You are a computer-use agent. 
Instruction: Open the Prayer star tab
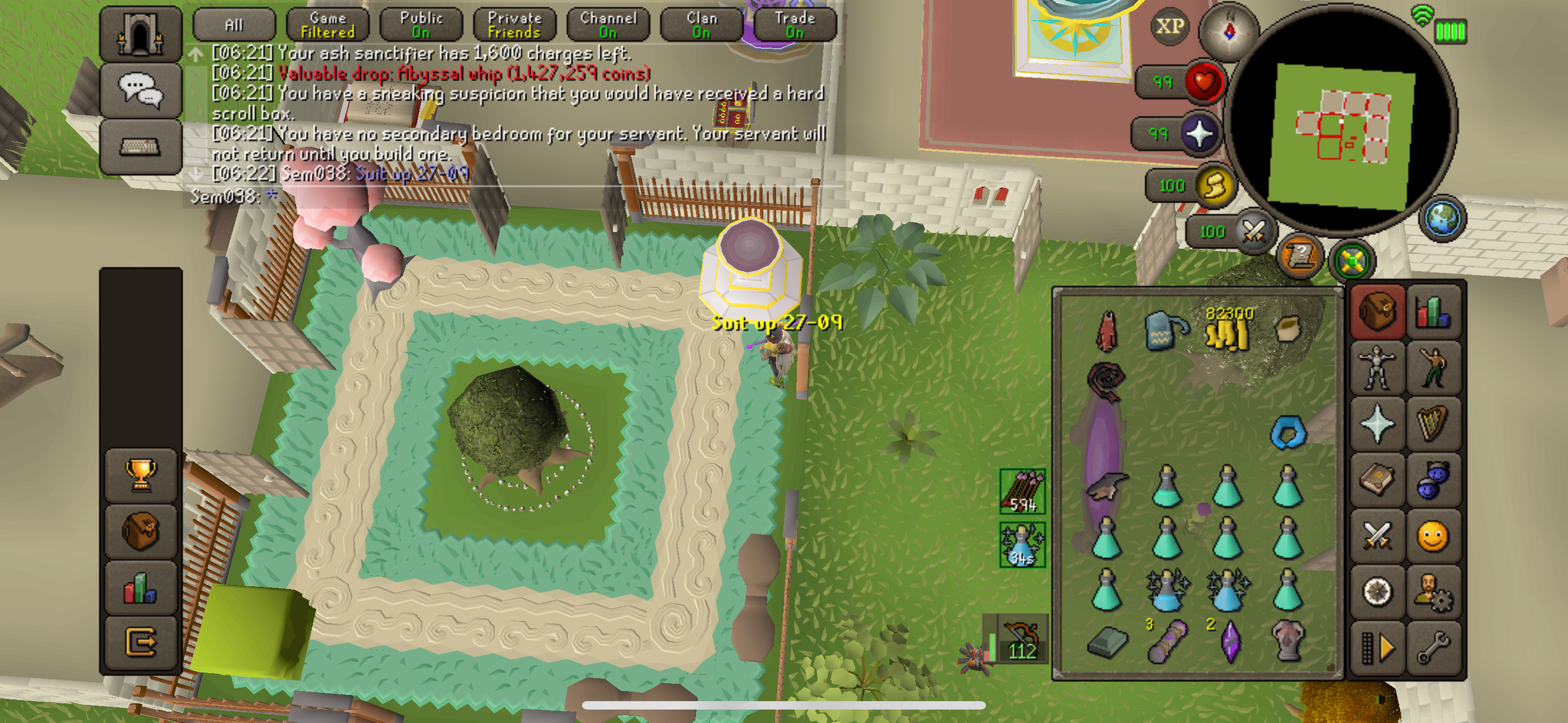(x=1377, y=423)
